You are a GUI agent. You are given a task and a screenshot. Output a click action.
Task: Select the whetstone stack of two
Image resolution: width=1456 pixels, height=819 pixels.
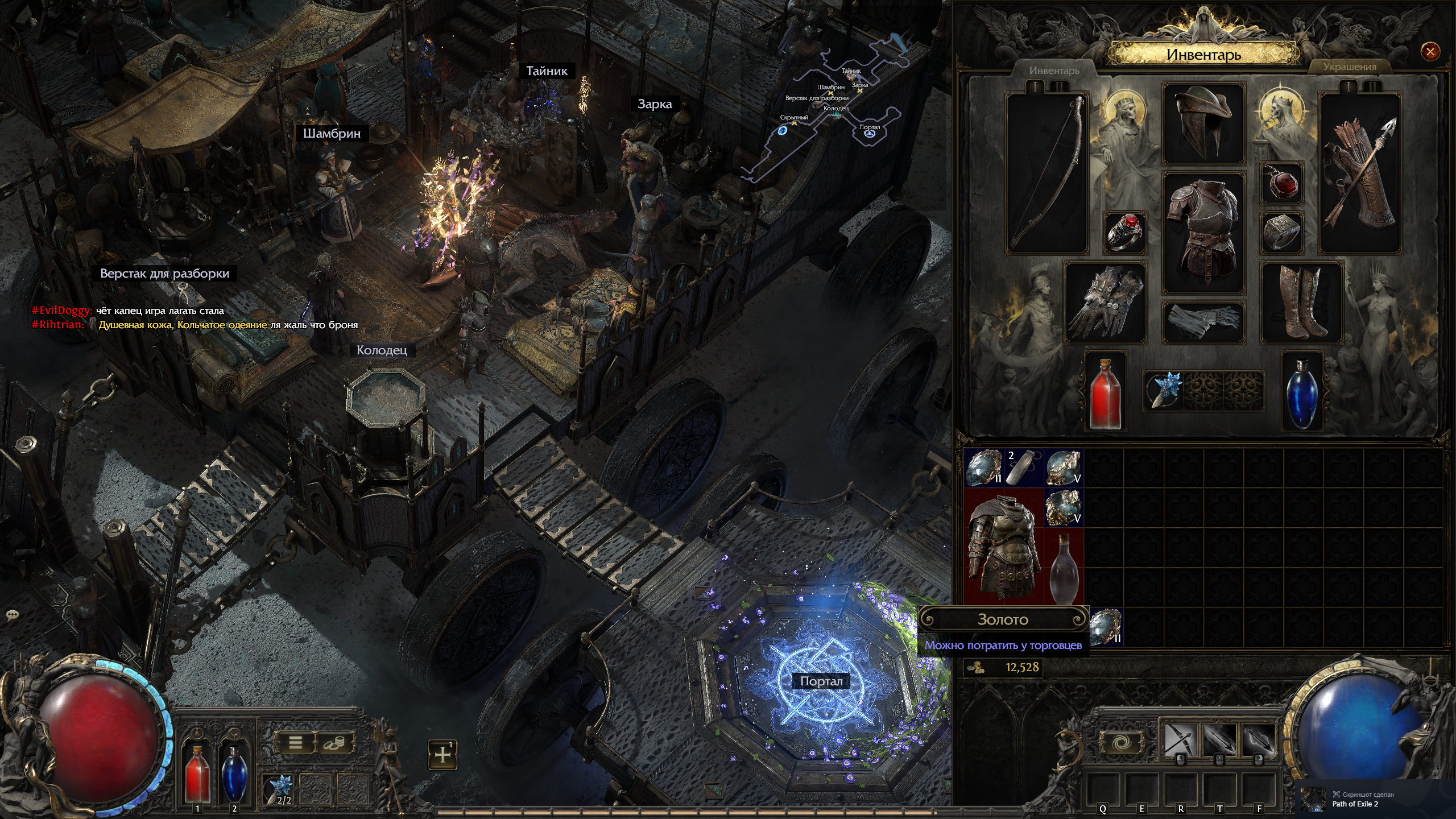(1024, 467)
